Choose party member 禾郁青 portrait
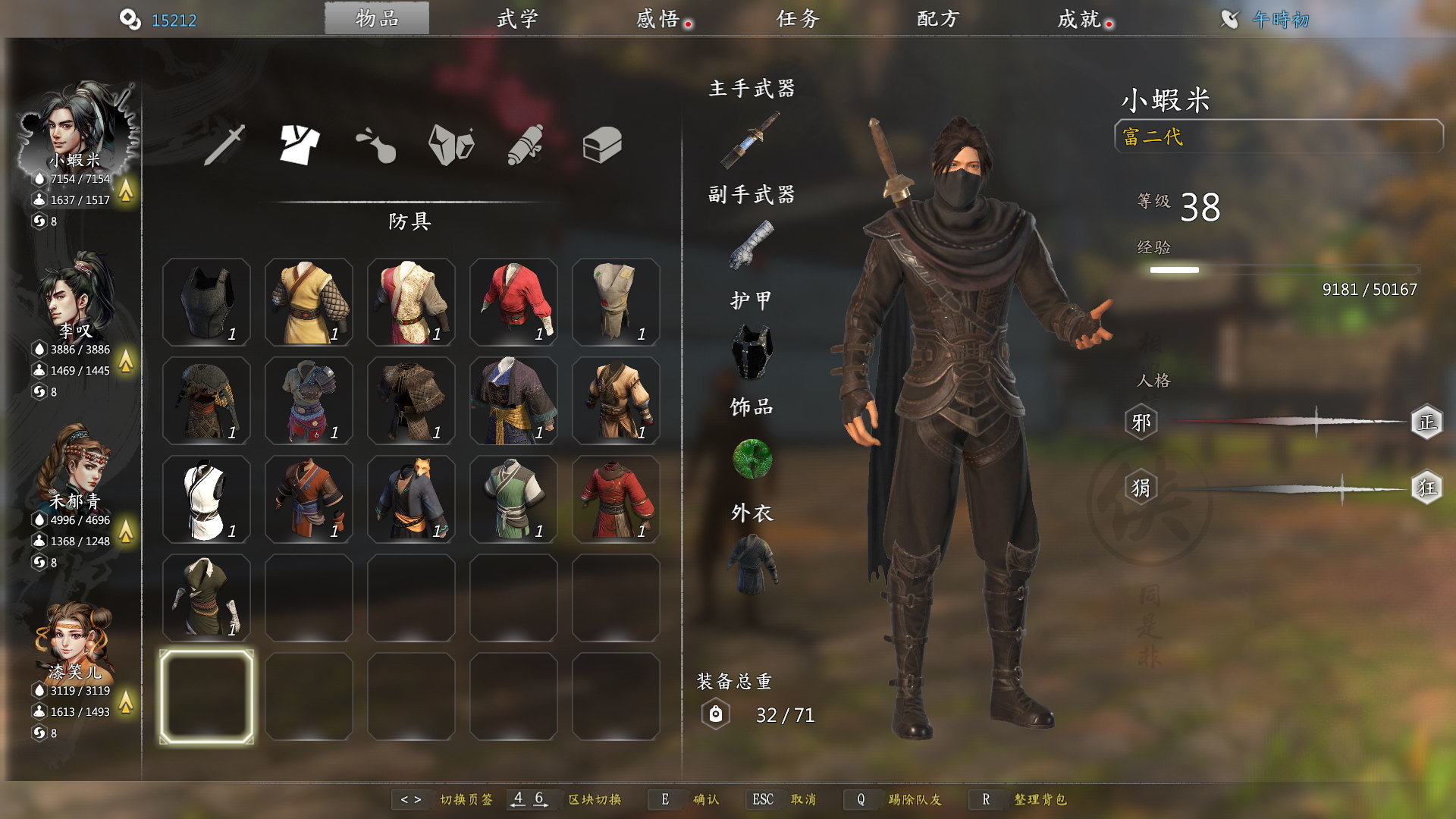The width and height of the screenshot is (1456, 819). [x=75, y=469]
